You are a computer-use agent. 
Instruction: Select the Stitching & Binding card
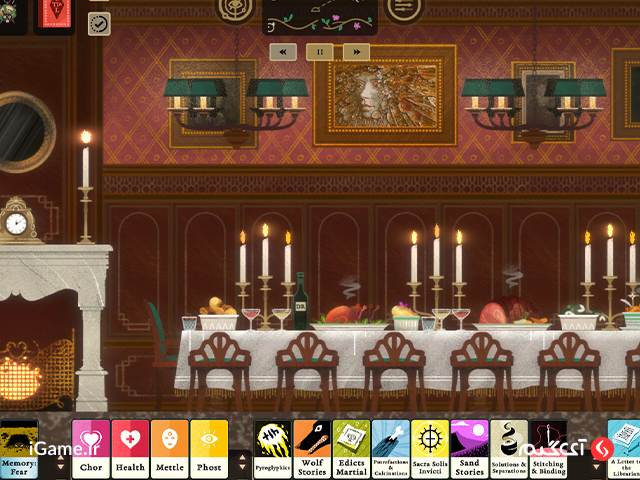point(548,449)
